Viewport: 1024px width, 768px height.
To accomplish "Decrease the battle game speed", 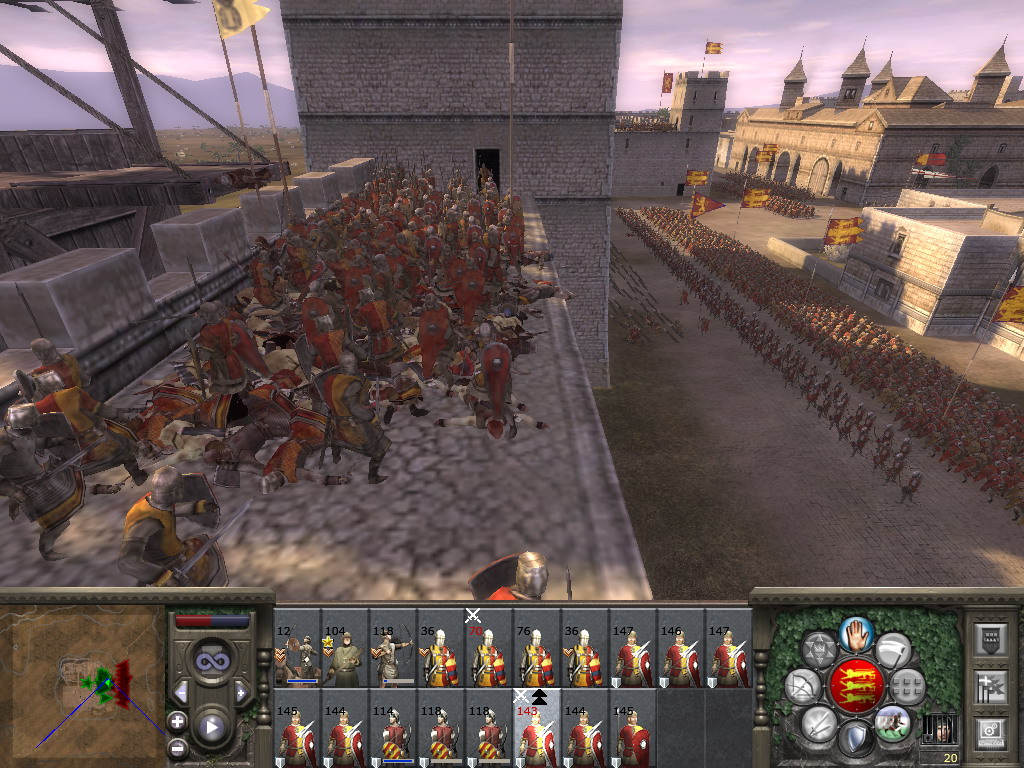I will pos(181,692).
